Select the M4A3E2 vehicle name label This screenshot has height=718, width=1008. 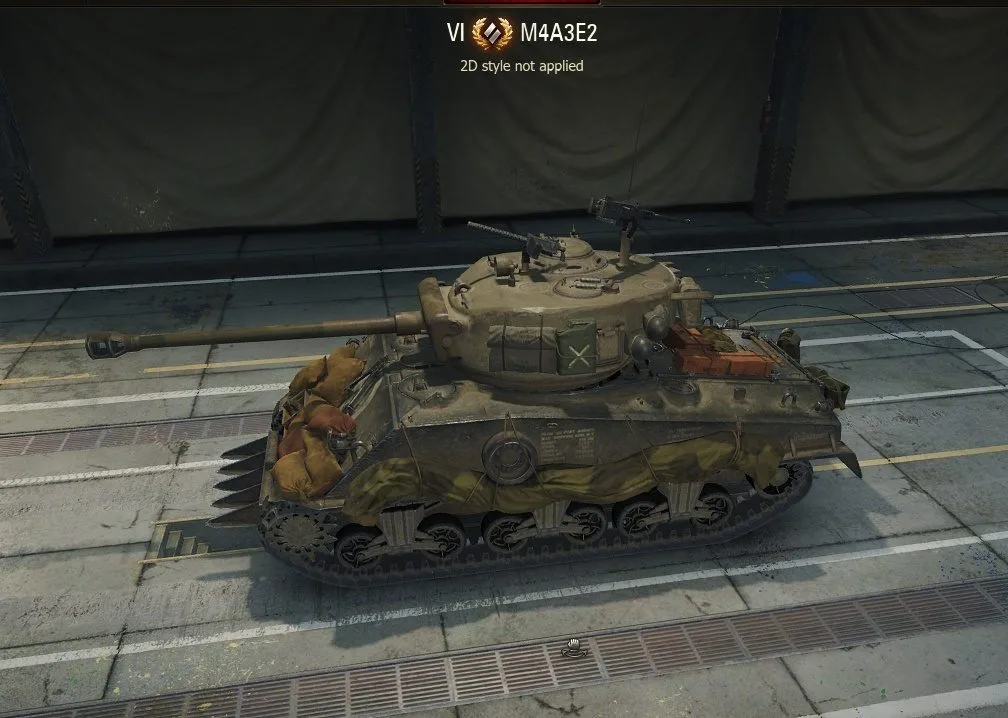(559, 35)
